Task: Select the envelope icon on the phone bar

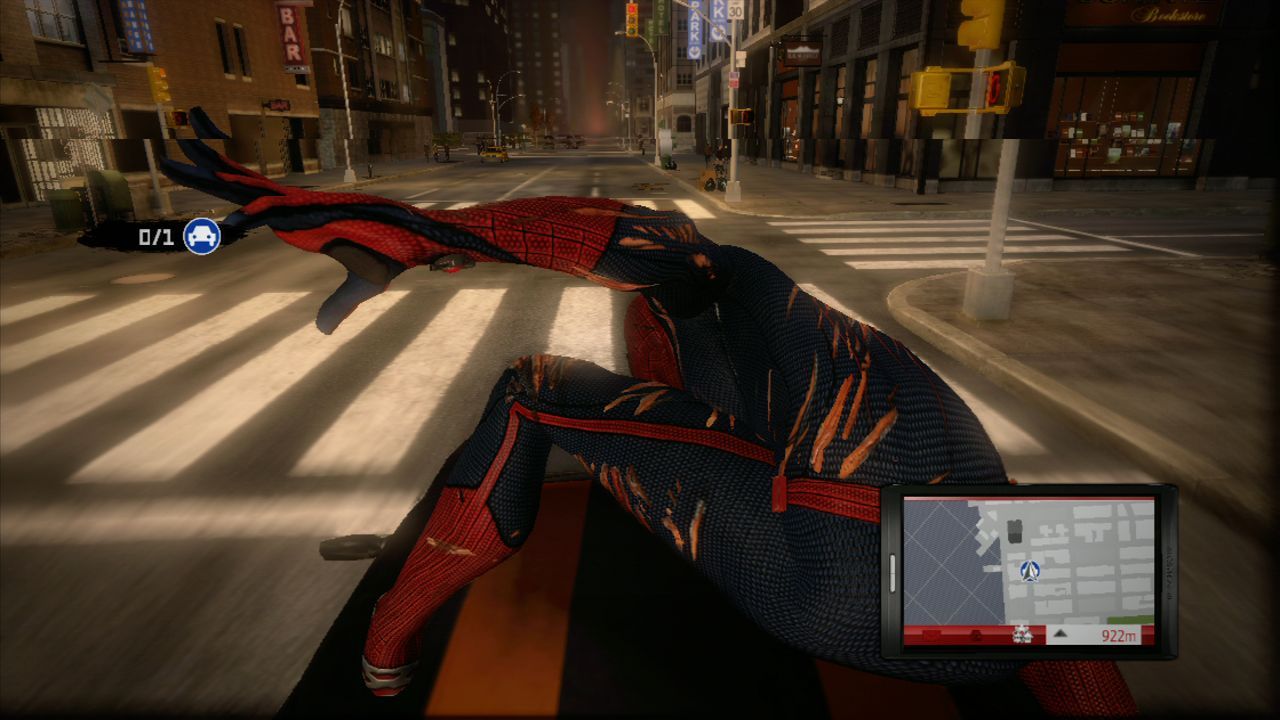Action: pyautogui.click(x=931, y=634)
